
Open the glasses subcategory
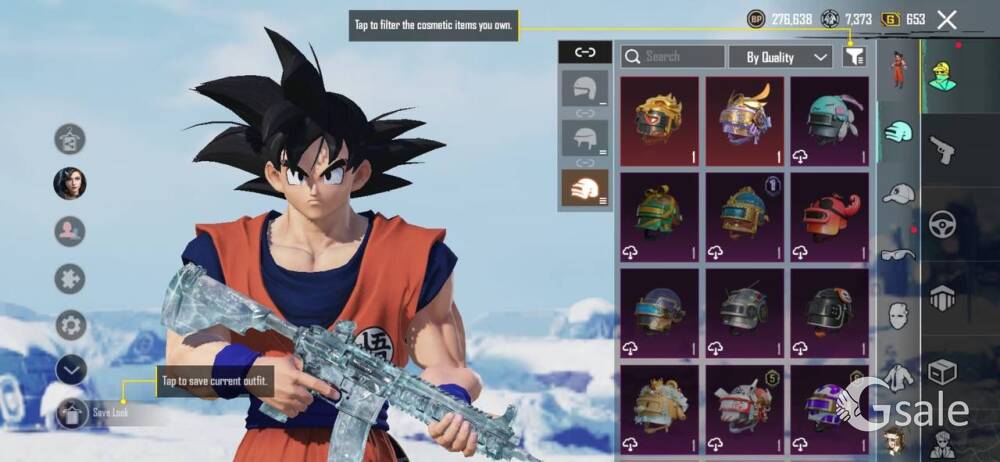[898, 255]
